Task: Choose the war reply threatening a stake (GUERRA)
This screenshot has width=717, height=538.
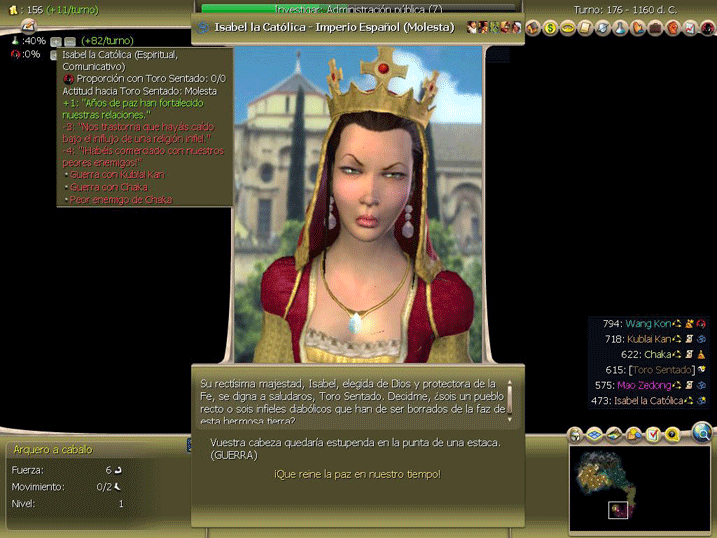Action: (354, 448)
